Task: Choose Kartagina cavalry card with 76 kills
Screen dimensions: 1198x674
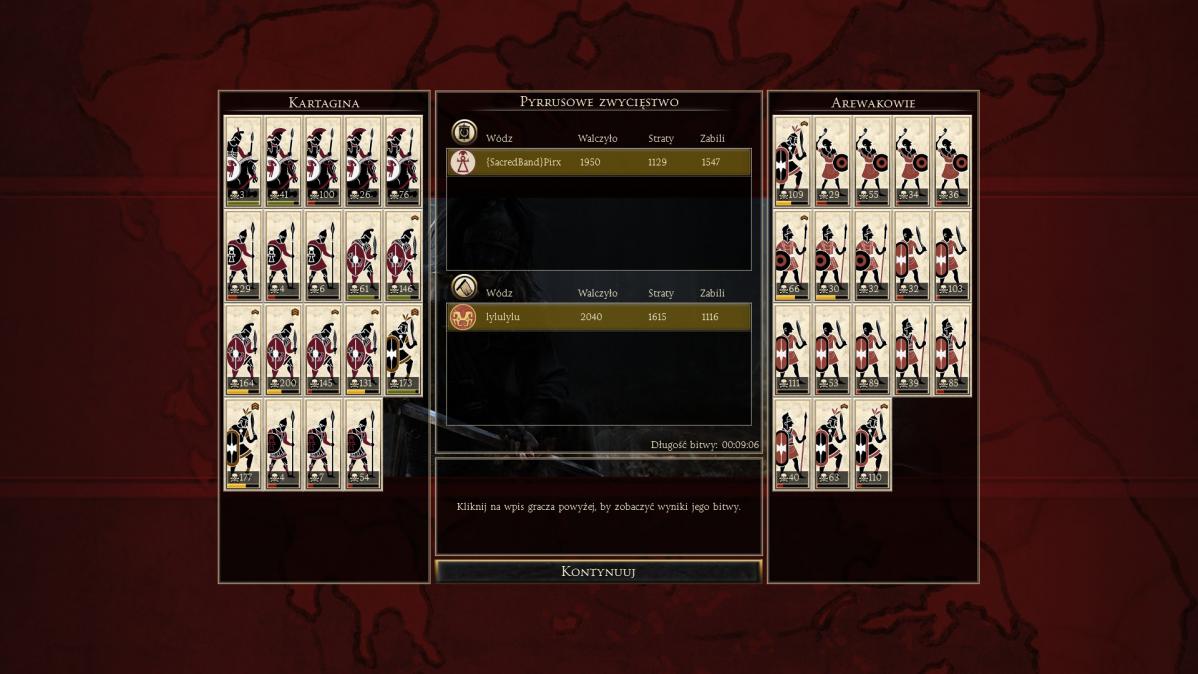Action: [x=403, y=162]
